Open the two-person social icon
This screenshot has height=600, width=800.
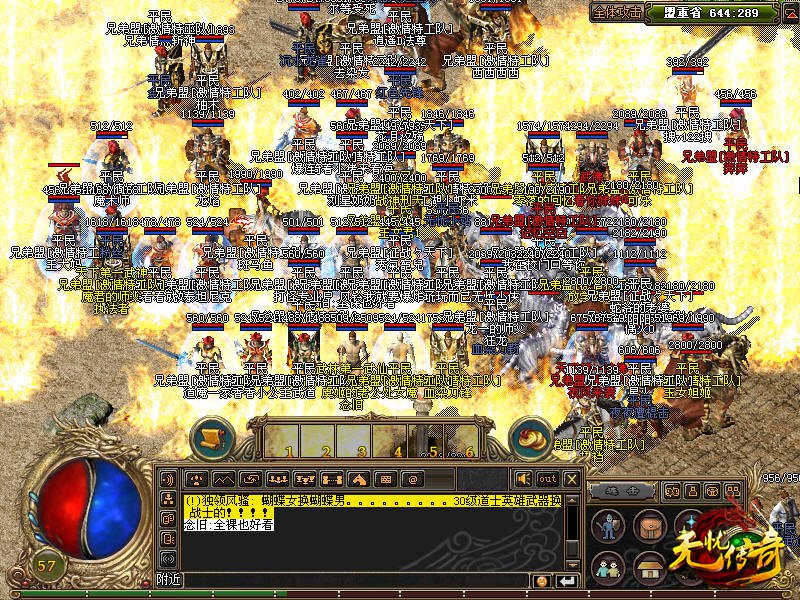click(609, 568)
